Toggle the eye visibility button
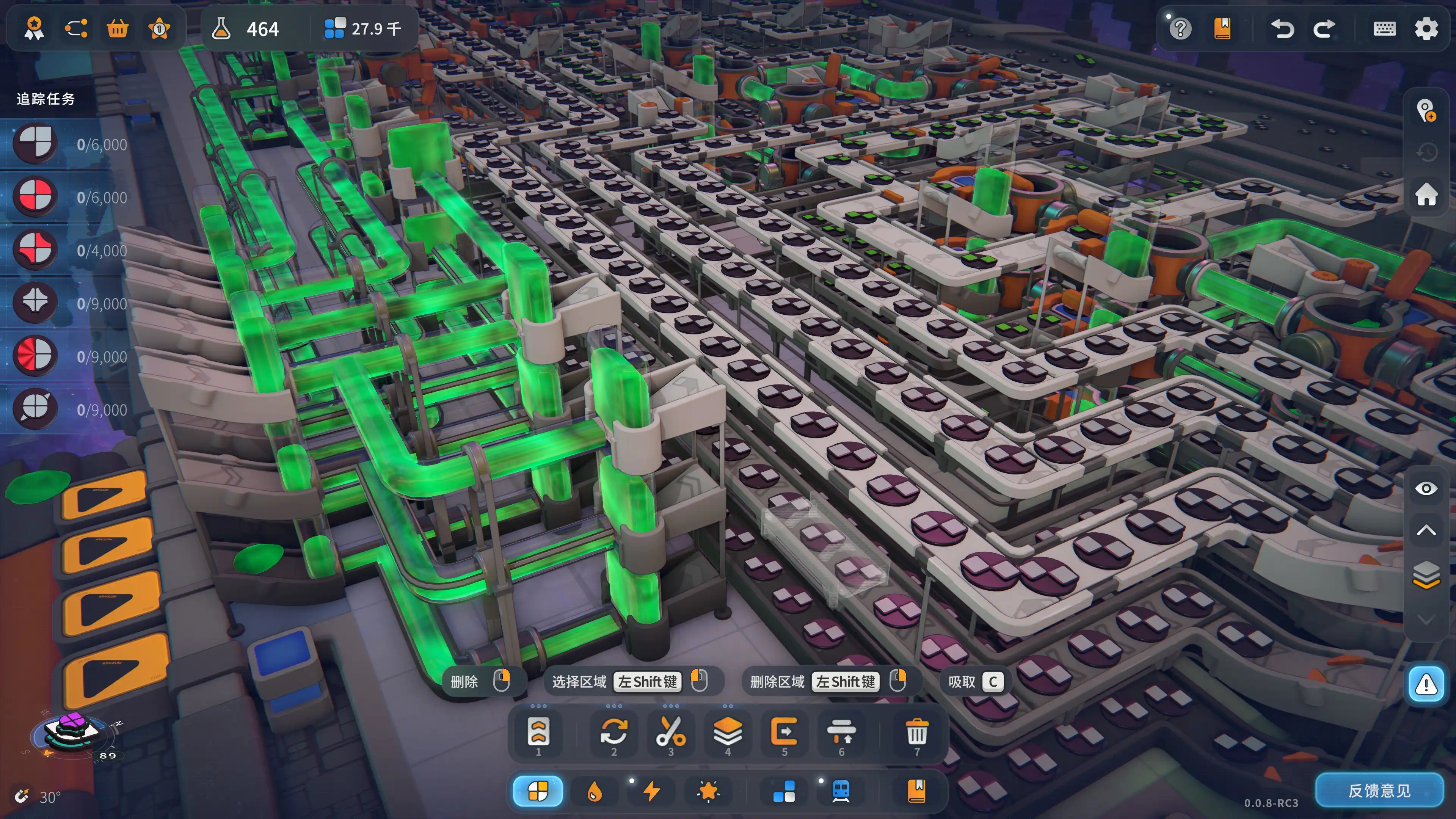 point(1426,488)
